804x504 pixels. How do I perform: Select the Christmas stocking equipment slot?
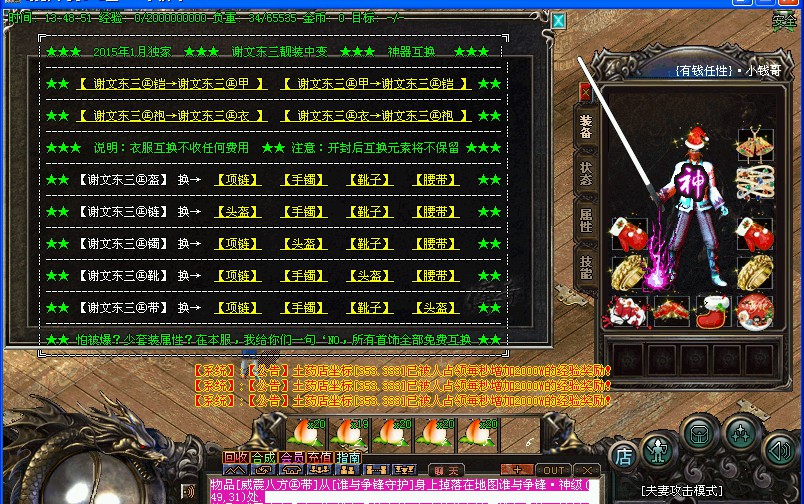point(713,311)
